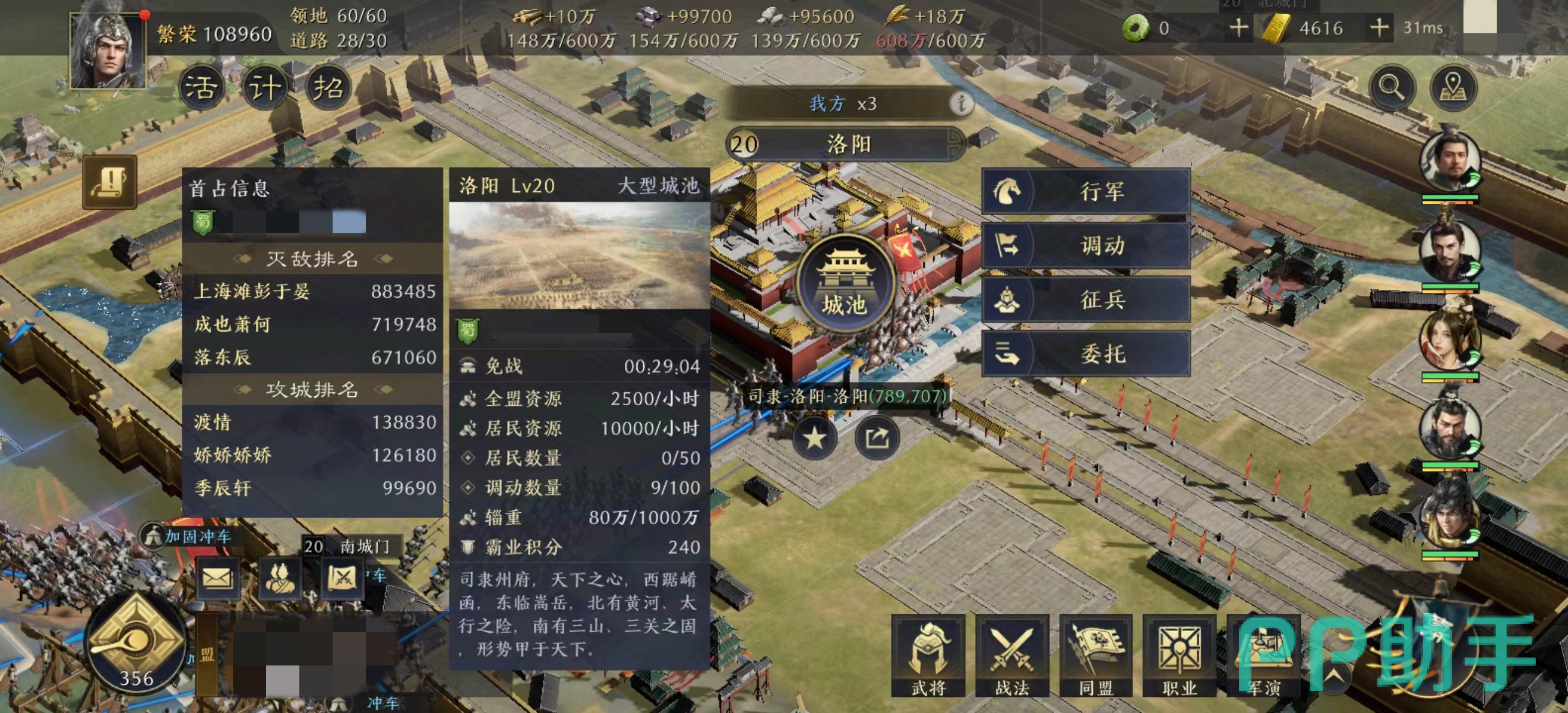Open the 委托 entrust option

(1085, 354)
